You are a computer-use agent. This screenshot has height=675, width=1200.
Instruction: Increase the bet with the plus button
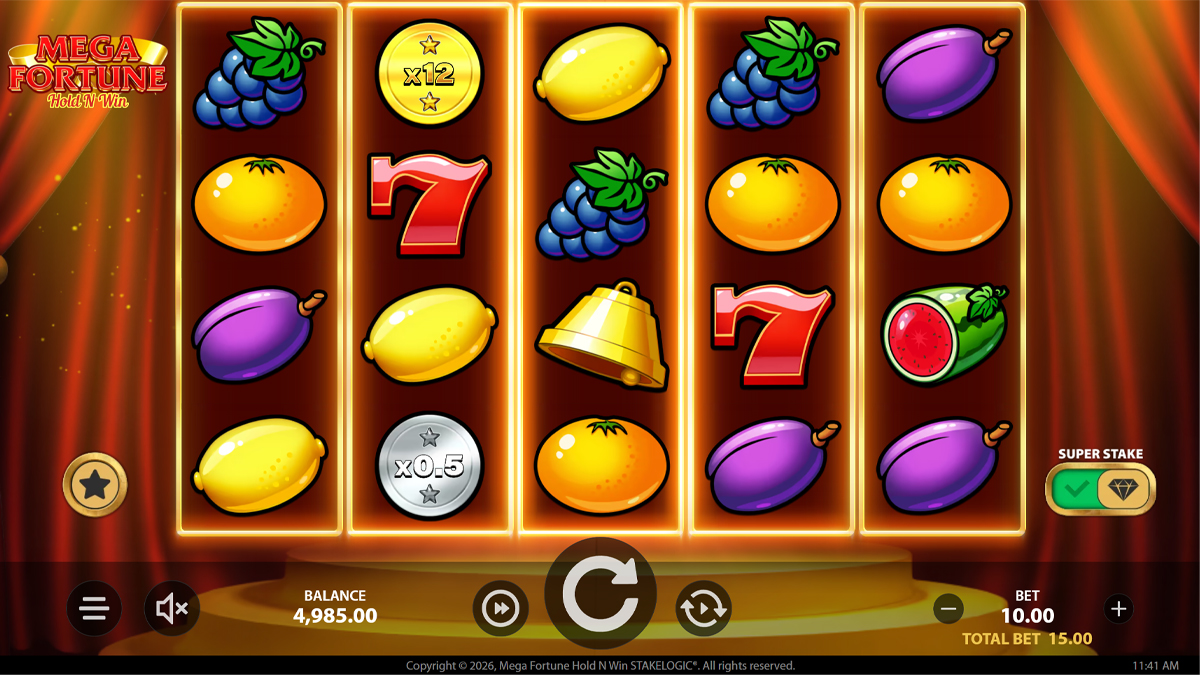1118,608
